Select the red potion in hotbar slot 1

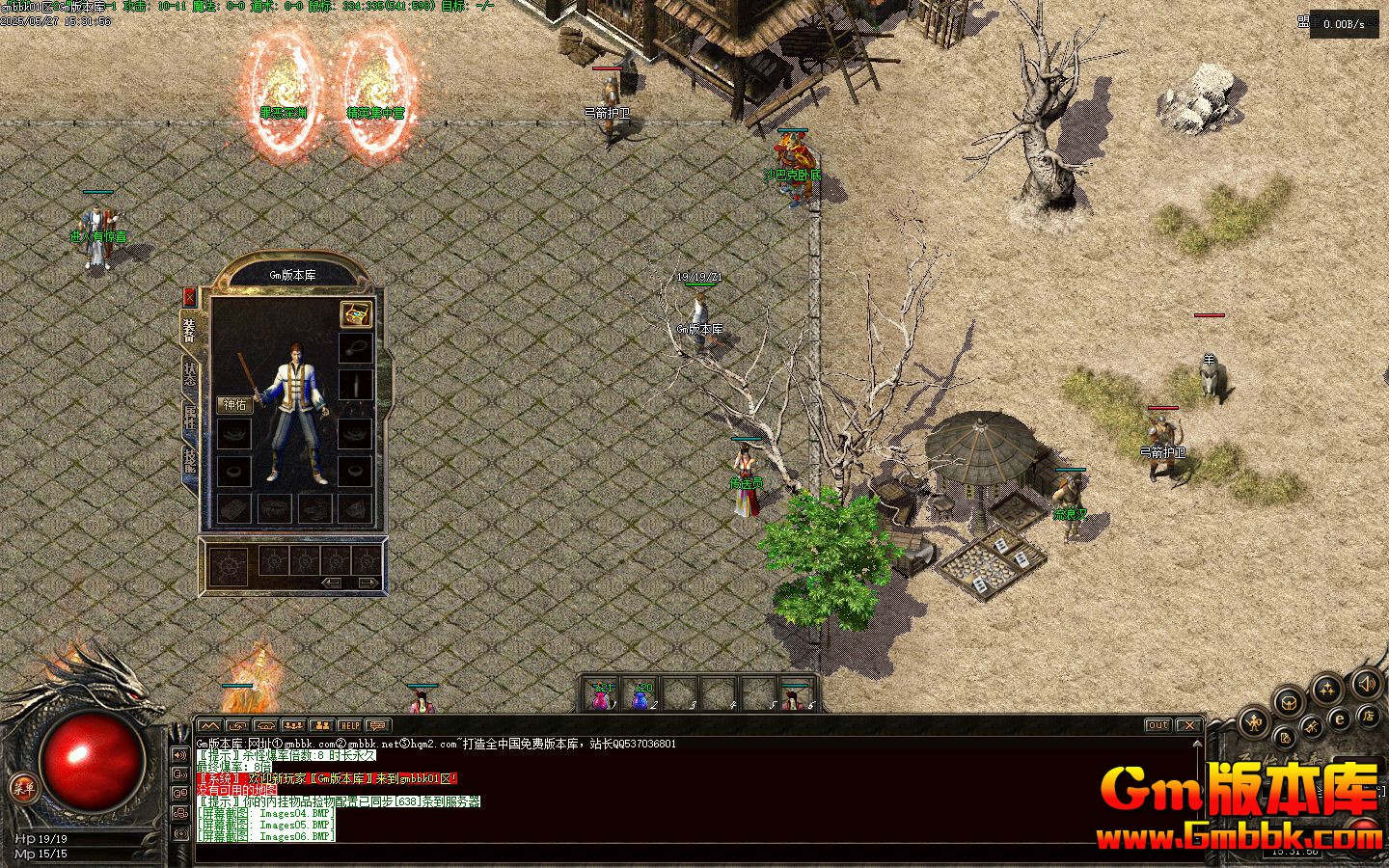[602, 698]
